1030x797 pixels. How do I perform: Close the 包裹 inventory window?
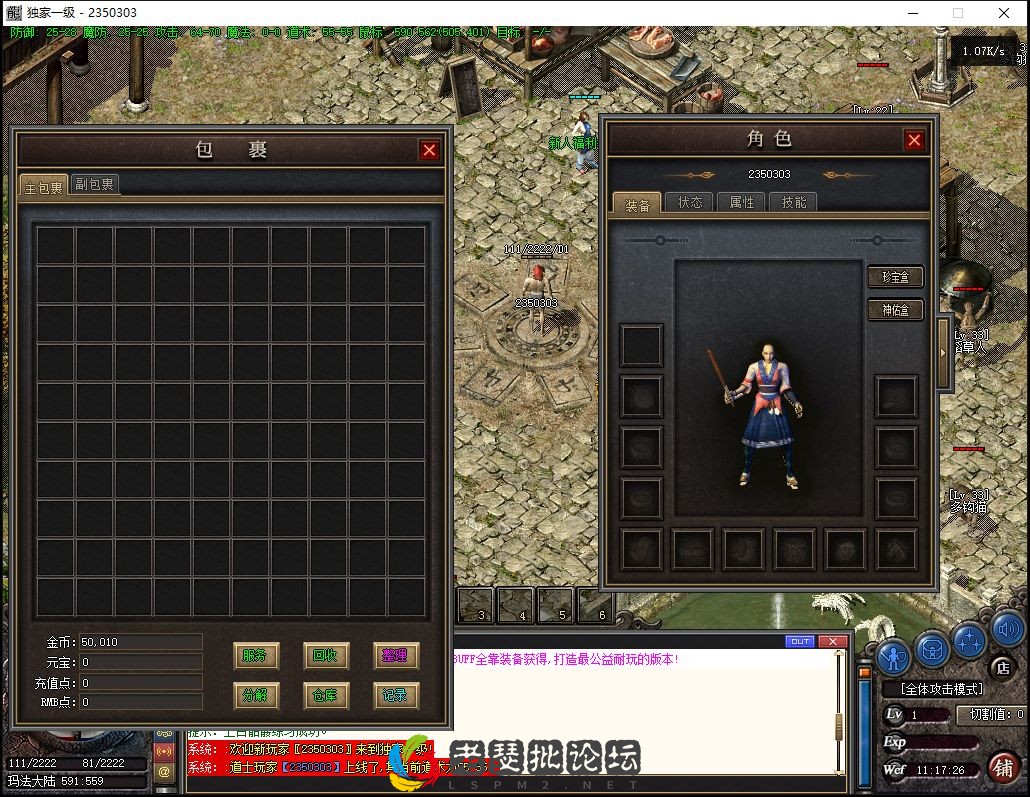[x=429, y=150]
